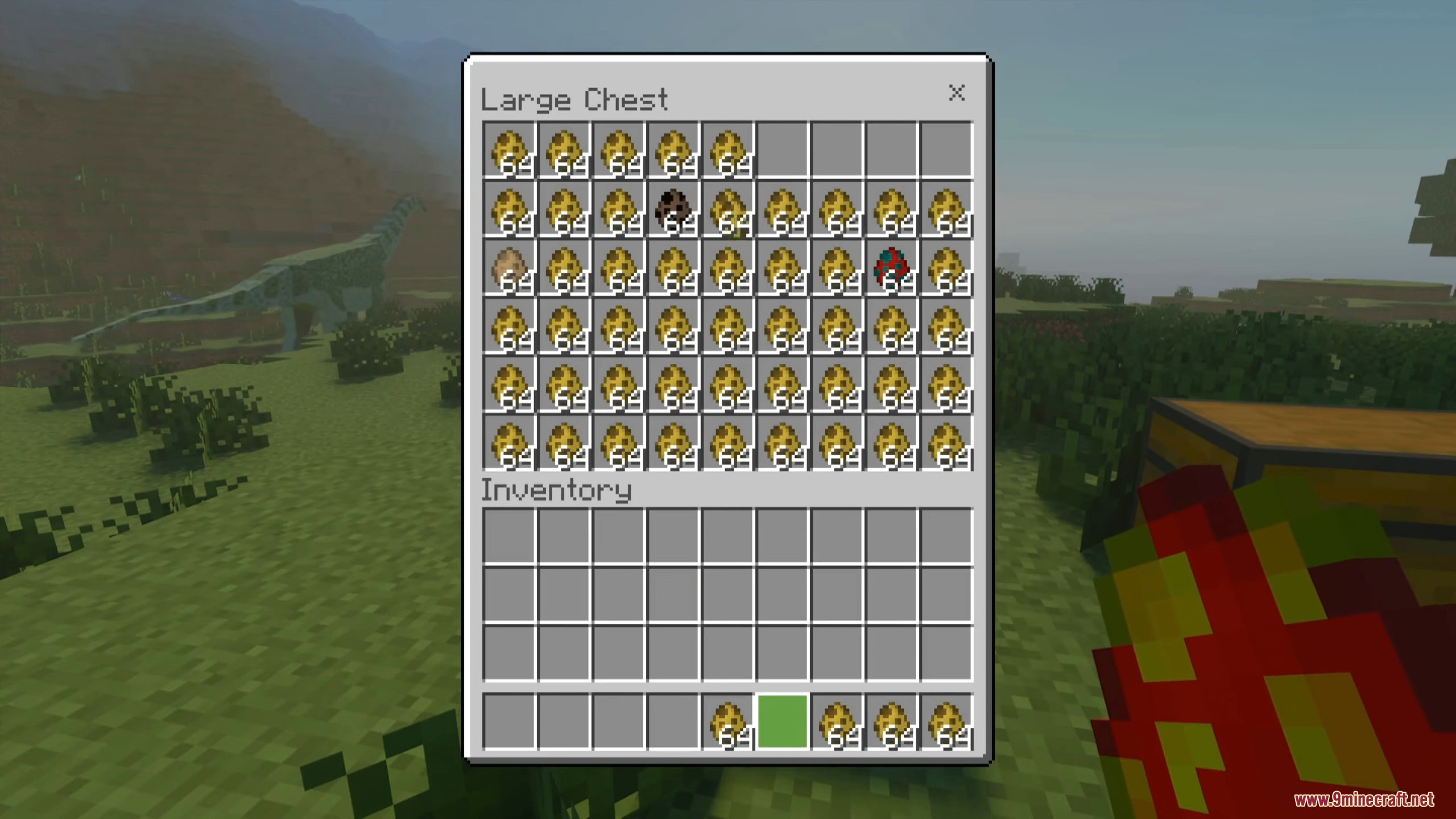
Task: Click the Large Chest title bar
Action: point(574,100)
